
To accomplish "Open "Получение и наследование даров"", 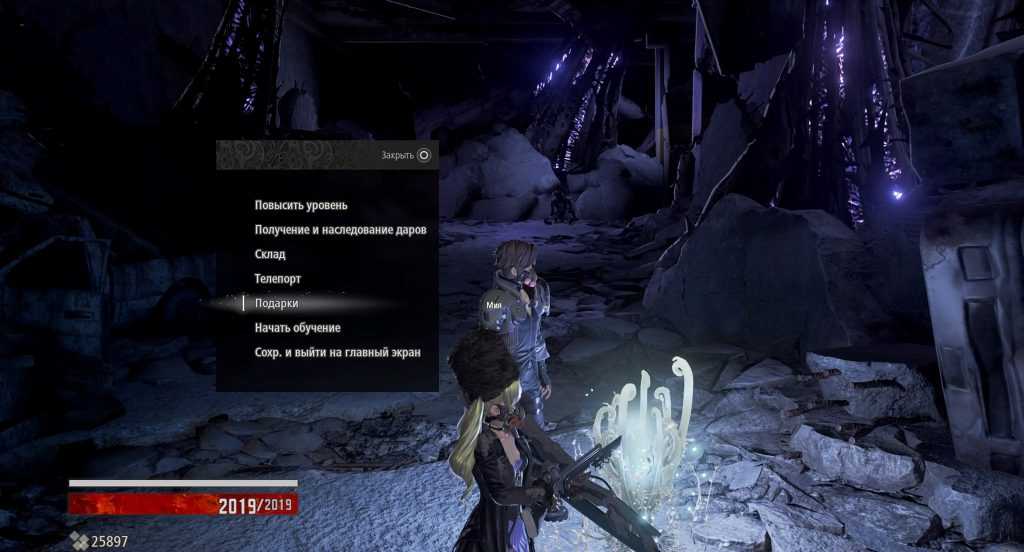I will click(340, 230).
